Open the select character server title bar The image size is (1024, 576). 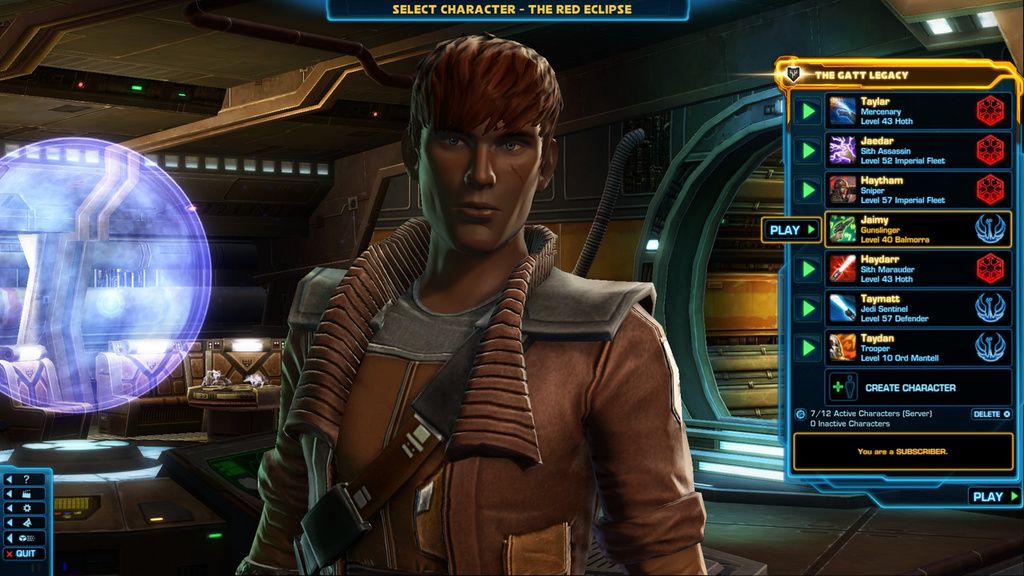coord(511,10)
